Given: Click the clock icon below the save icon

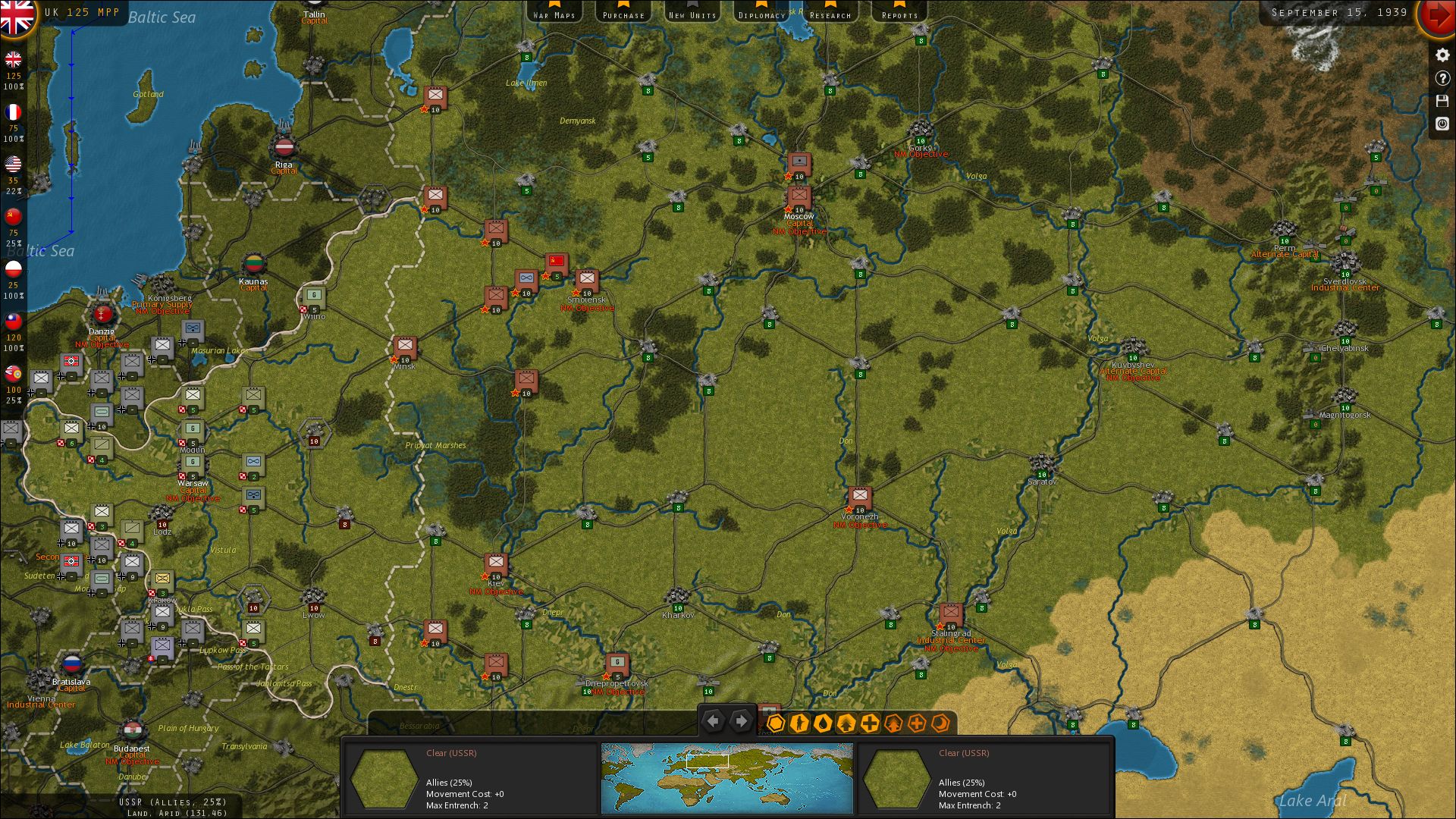Looking at the screenshot, I should (x=1442, y=124).
